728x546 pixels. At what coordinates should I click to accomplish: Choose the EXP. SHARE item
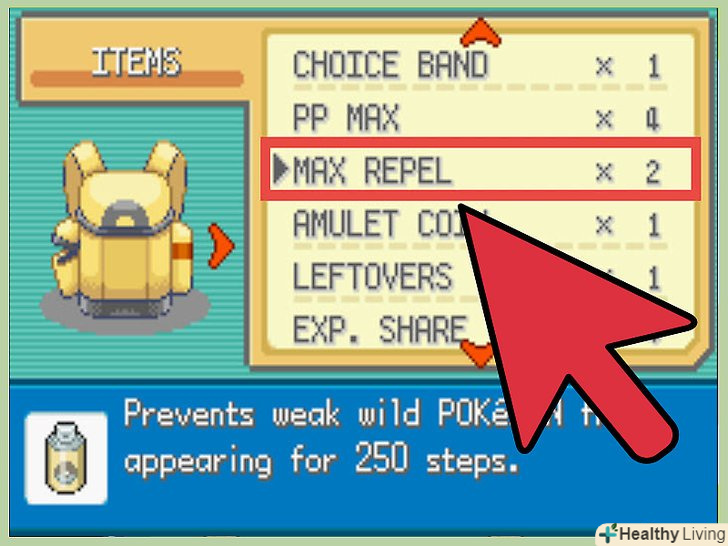[x=378, y=328]
